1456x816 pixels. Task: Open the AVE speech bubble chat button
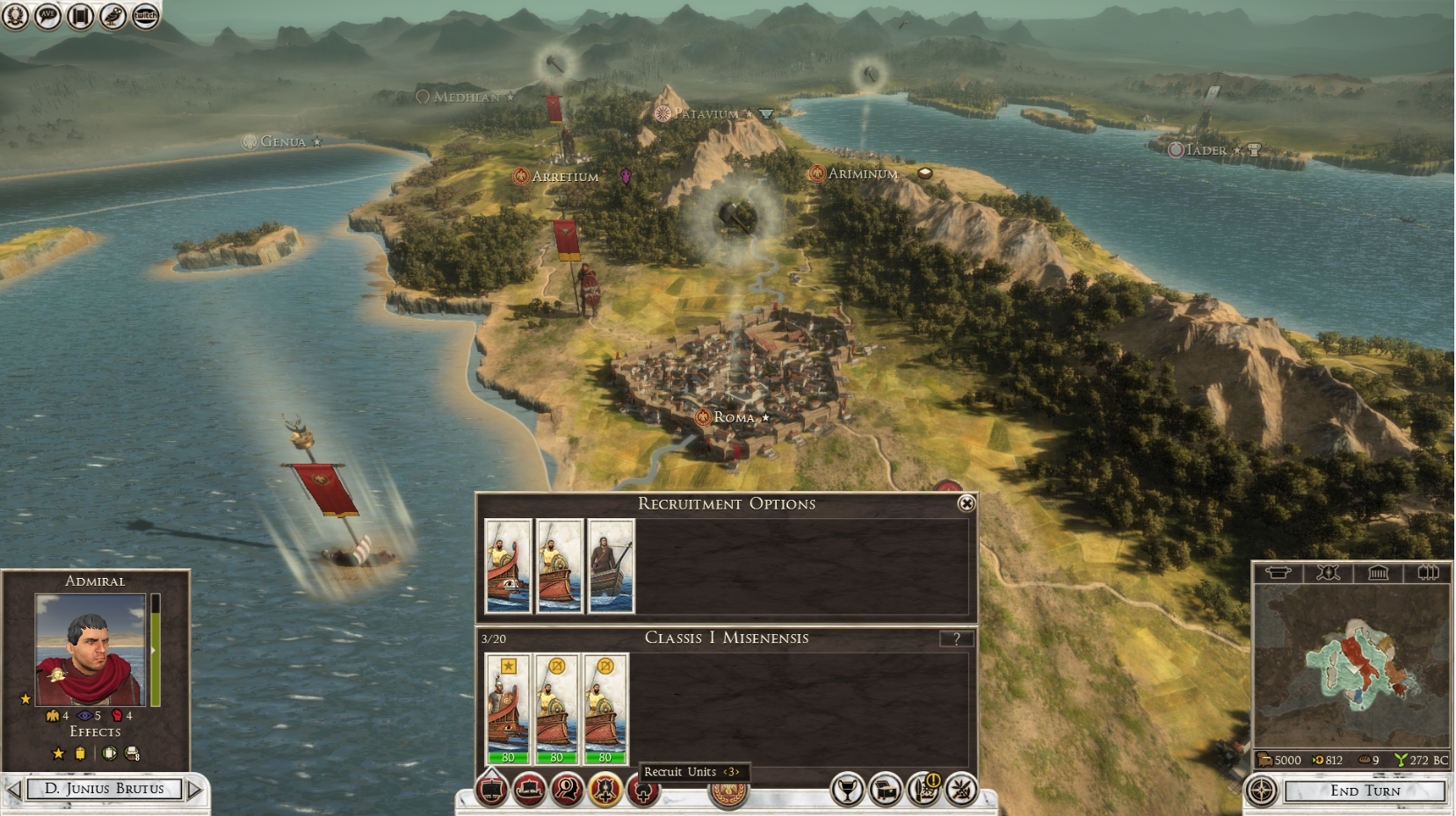click(47, 15)
